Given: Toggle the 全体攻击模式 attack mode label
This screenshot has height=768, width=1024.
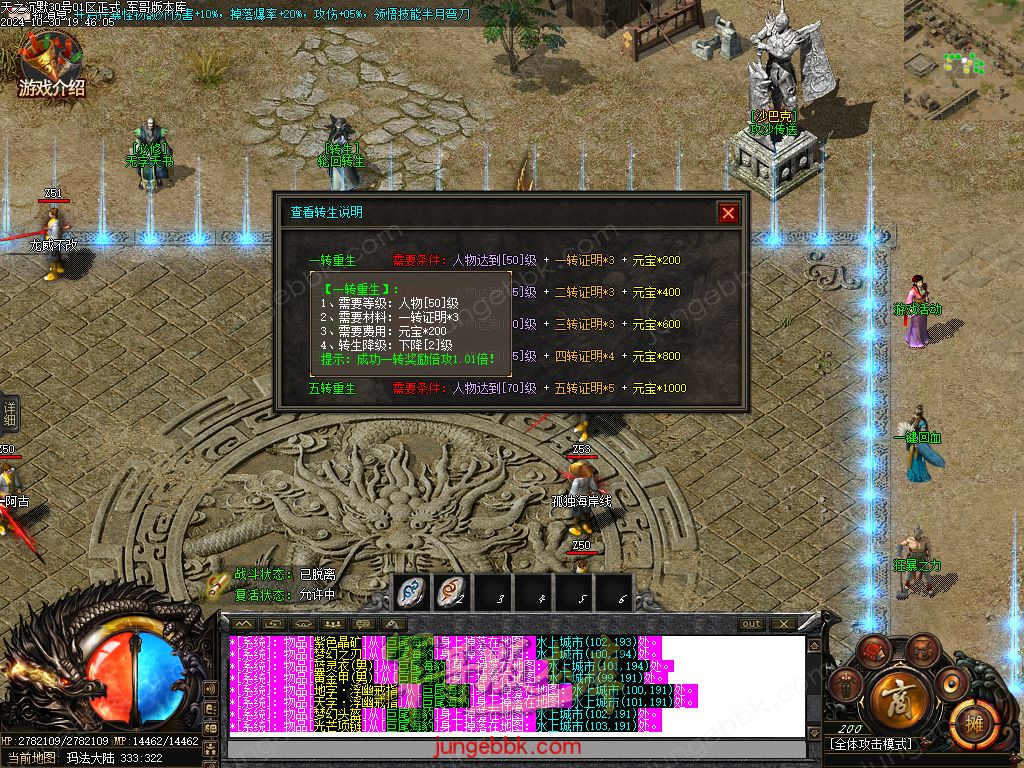Looking at the screenshot, I should click(x=870, y=744).
